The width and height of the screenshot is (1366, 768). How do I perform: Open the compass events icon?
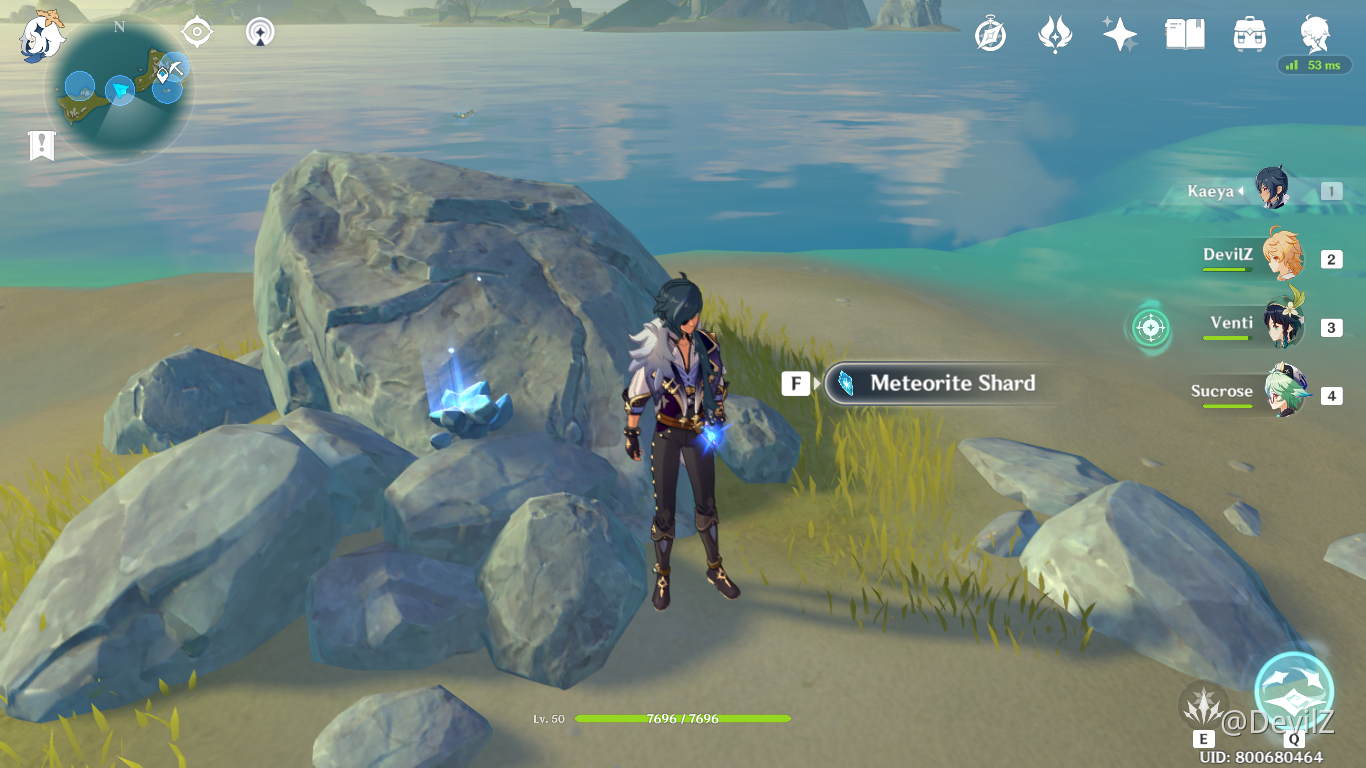pyautogui.click(x=990, y=35)
